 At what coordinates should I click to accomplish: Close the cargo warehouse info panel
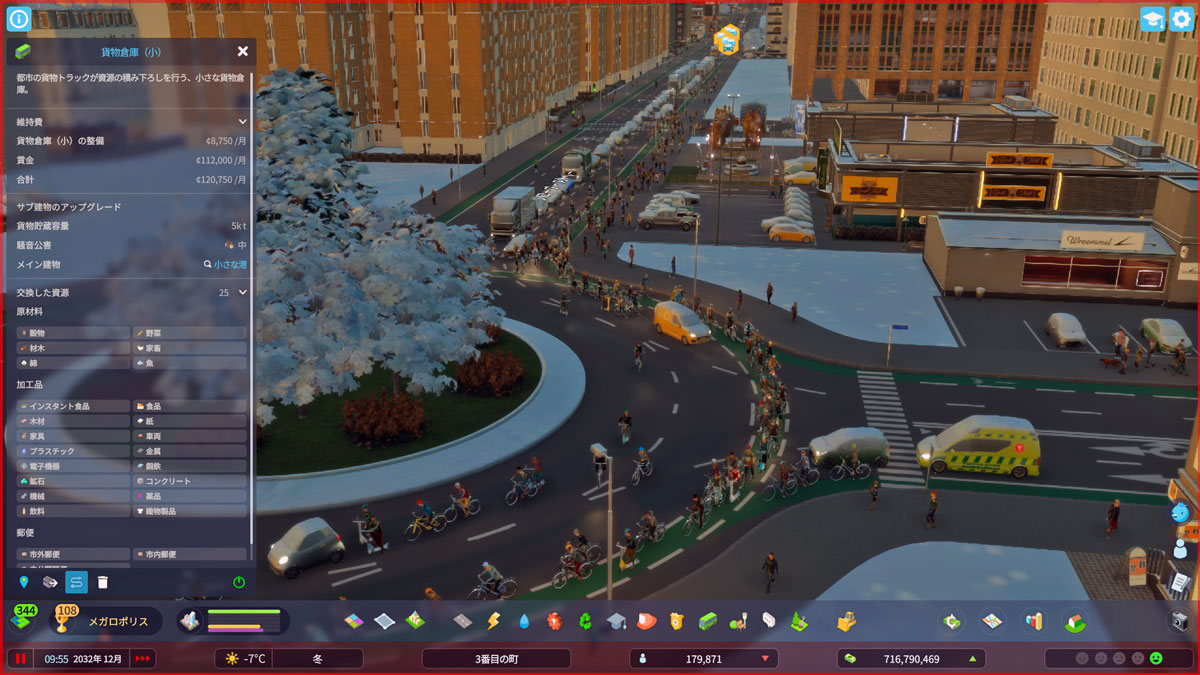[x=243, y=51]
